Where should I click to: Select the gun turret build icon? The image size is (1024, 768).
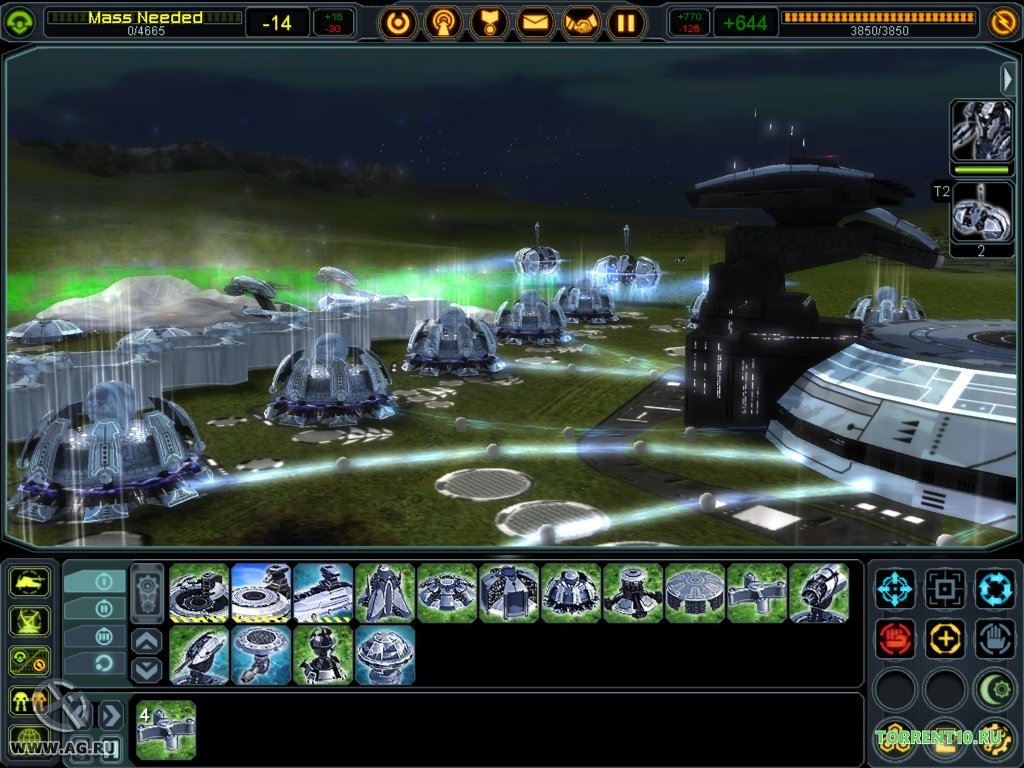(x=819, y=593)
